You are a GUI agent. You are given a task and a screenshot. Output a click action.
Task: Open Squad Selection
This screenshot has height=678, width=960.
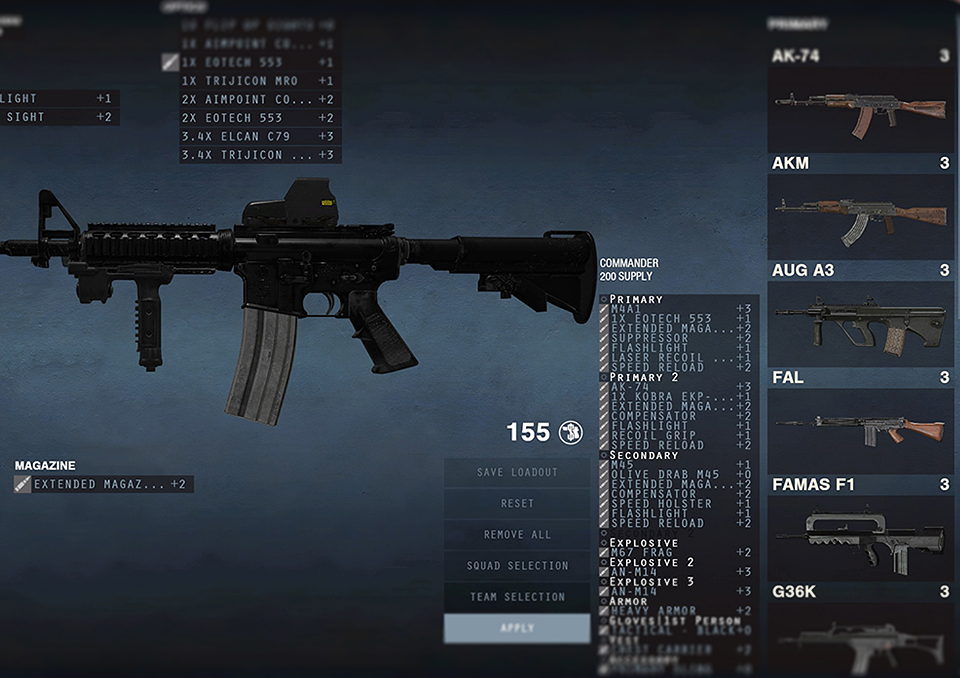[x=517, y=566]
